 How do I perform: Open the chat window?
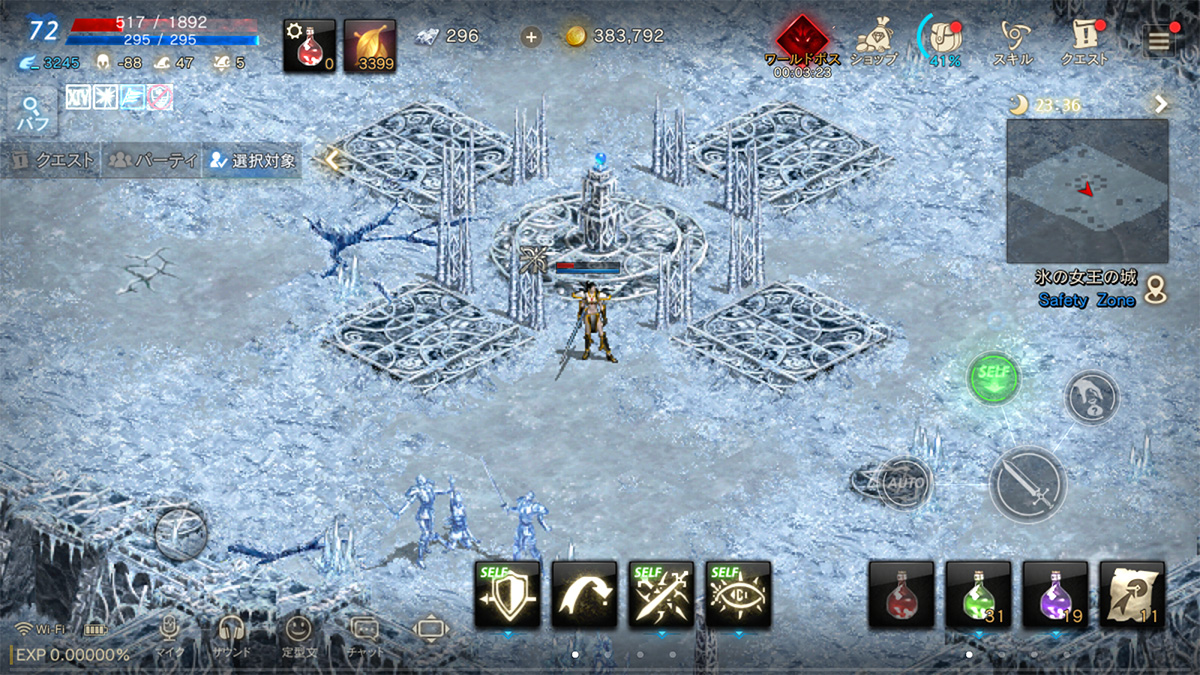click(x=364, y=633)
